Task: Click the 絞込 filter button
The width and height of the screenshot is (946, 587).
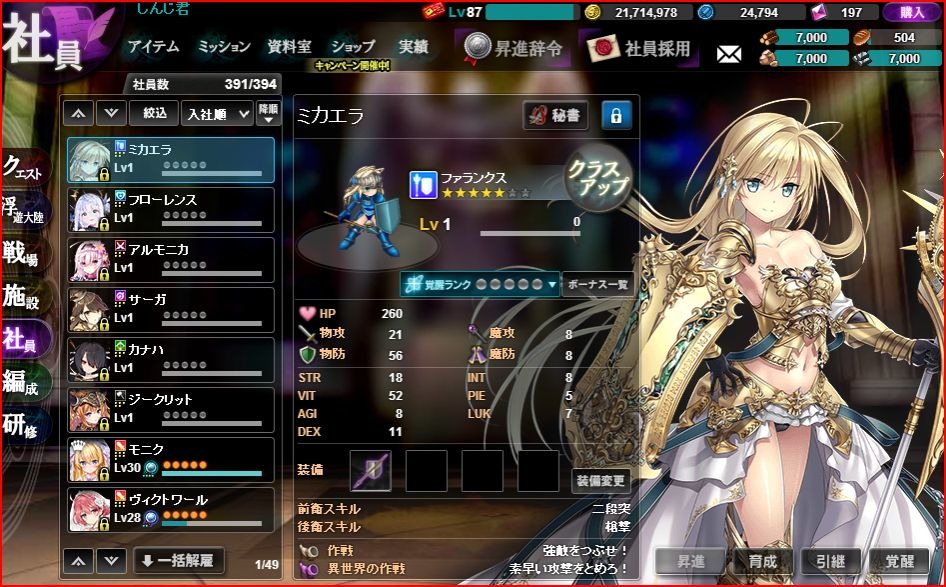Action: 154,114
